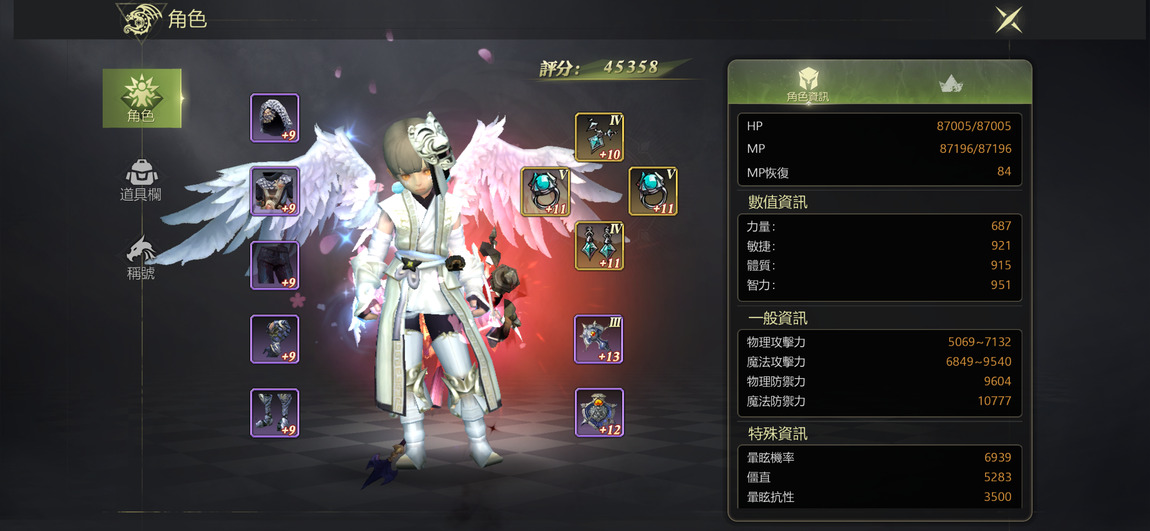Image resolution: width=1150 pixels, height=531 pixels.
Task: Inspect the +9 chest armor slot
Action: click(274, 191)
